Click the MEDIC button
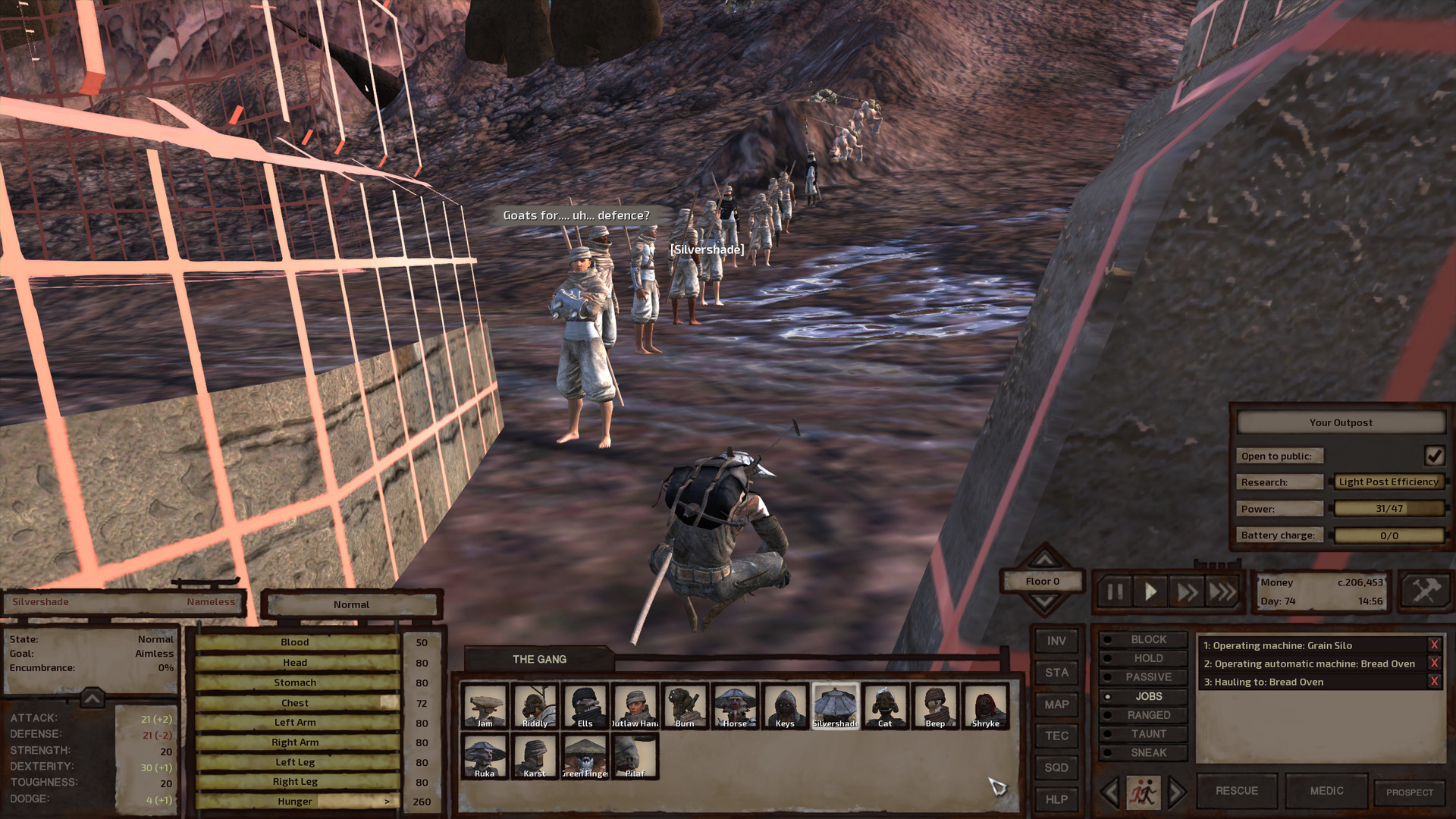 [1326, 789]
